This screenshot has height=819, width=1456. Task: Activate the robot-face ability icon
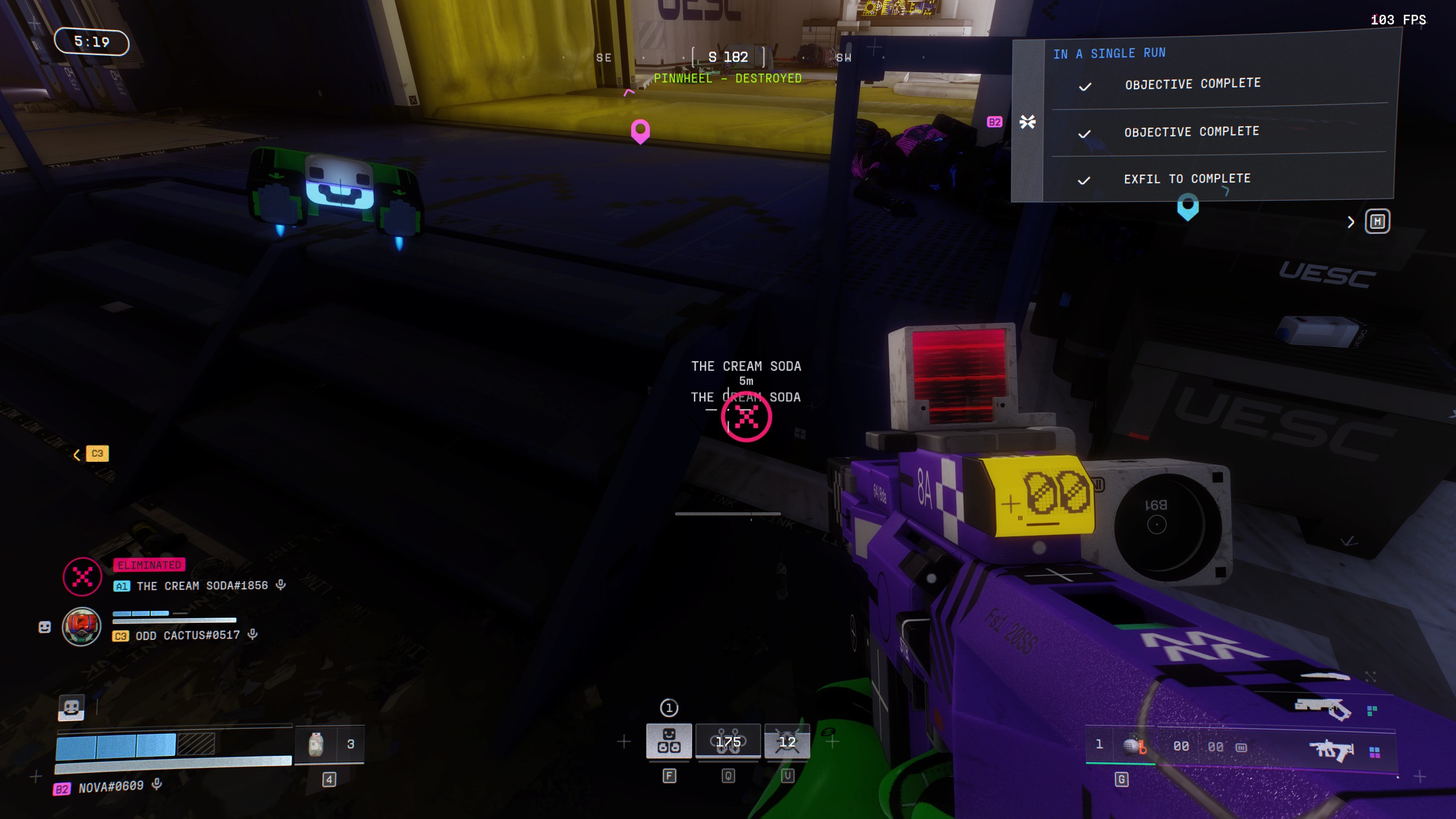(669, 741)
